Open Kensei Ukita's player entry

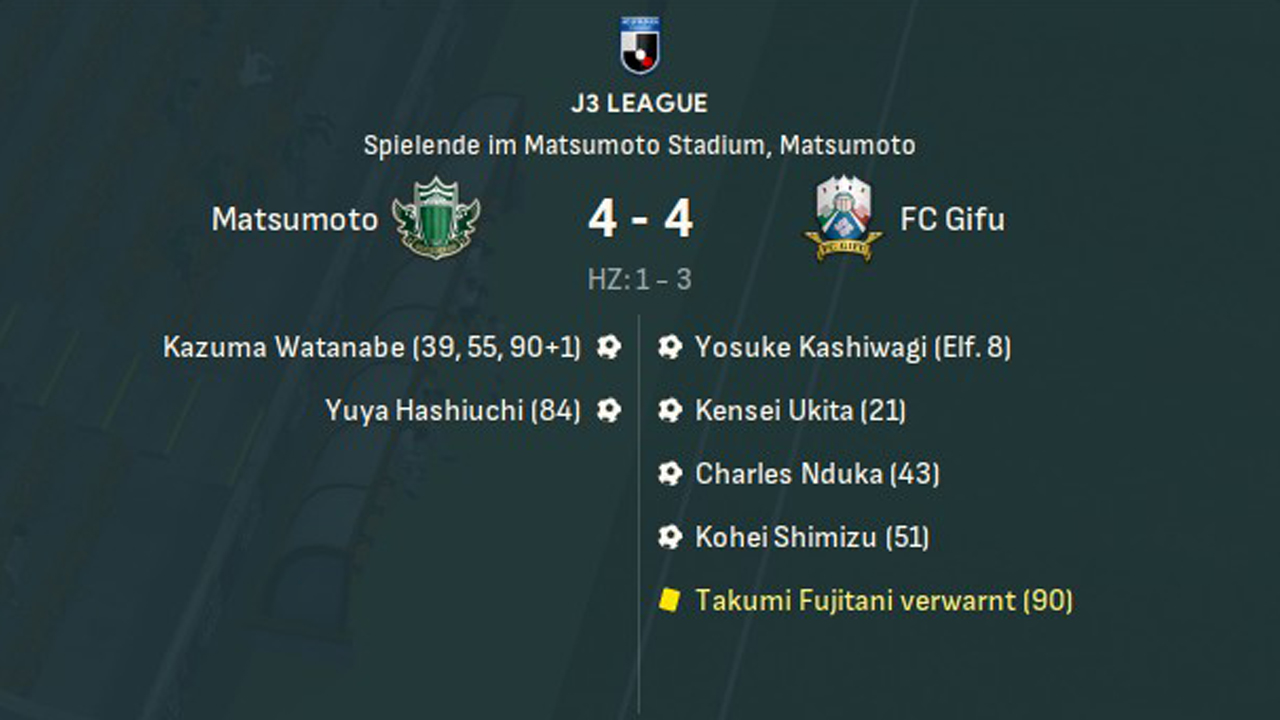tap(774, 410)
